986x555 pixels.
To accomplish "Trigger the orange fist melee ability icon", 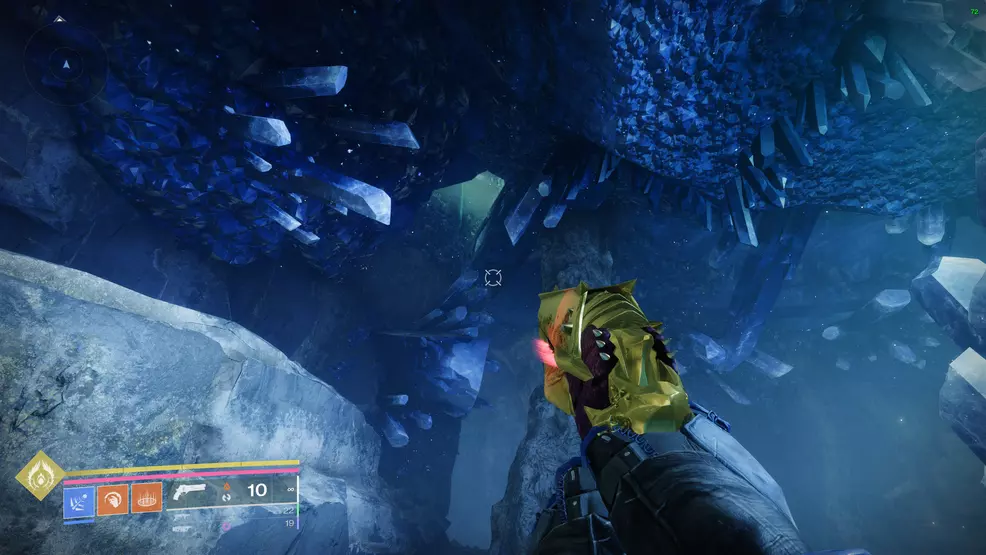I will click(x=112, y=497).
